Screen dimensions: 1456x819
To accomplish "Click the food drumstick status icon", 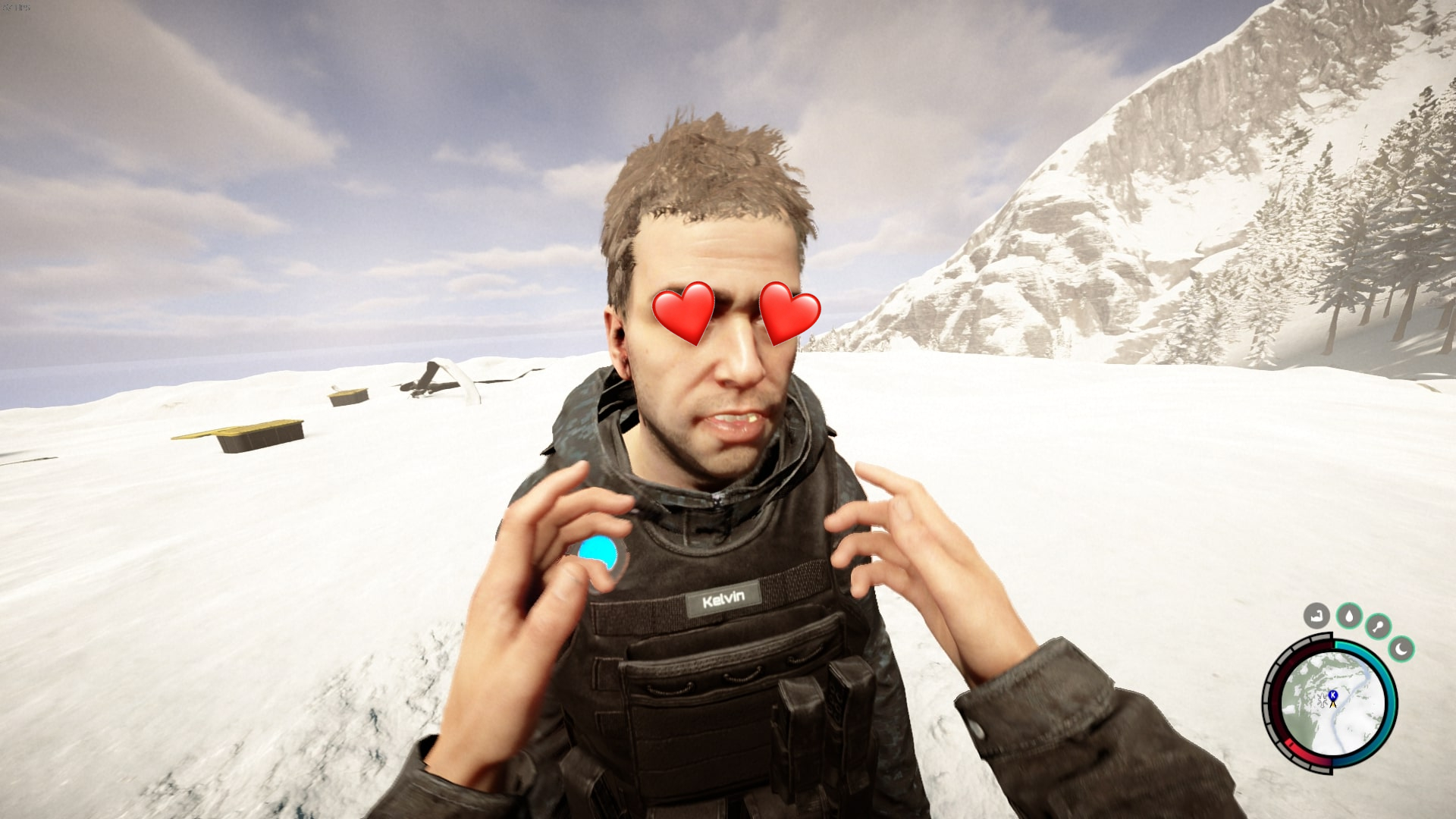I will 1379,626.
